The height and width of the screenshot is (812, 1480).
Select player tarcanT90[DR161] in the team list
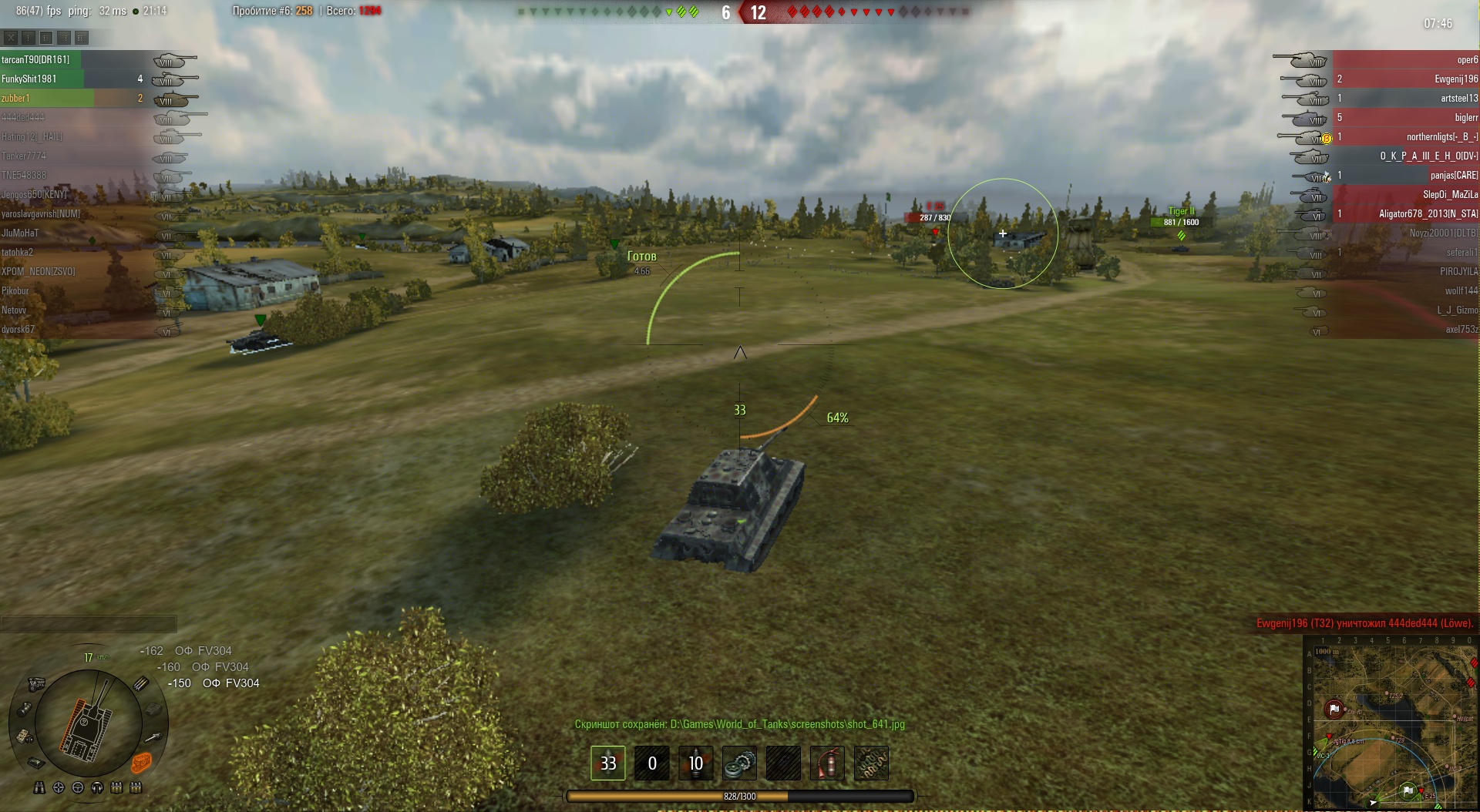pyautogui.click(x=36, y=59)
